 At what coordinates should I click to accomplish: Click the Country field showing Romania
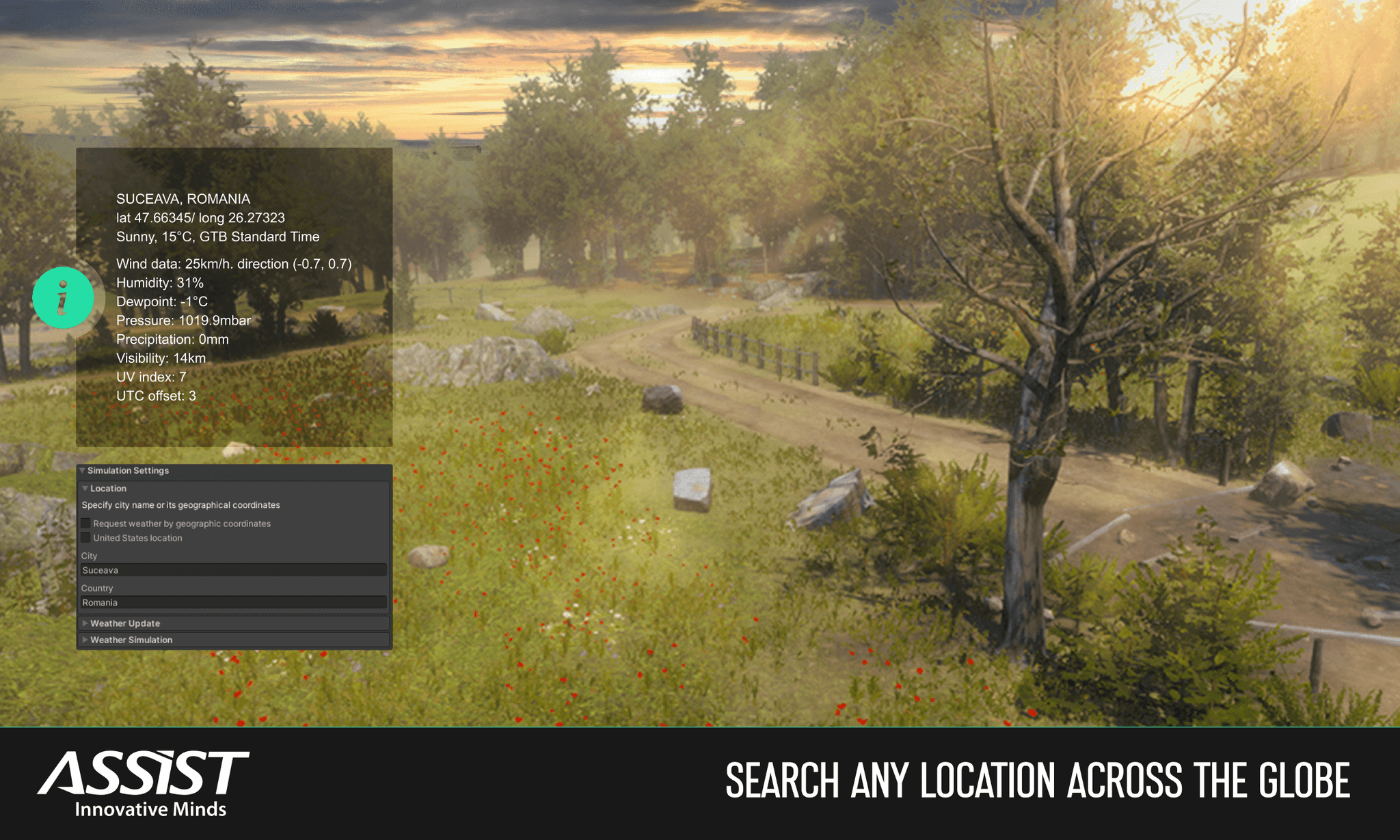[x=233, y=602]
